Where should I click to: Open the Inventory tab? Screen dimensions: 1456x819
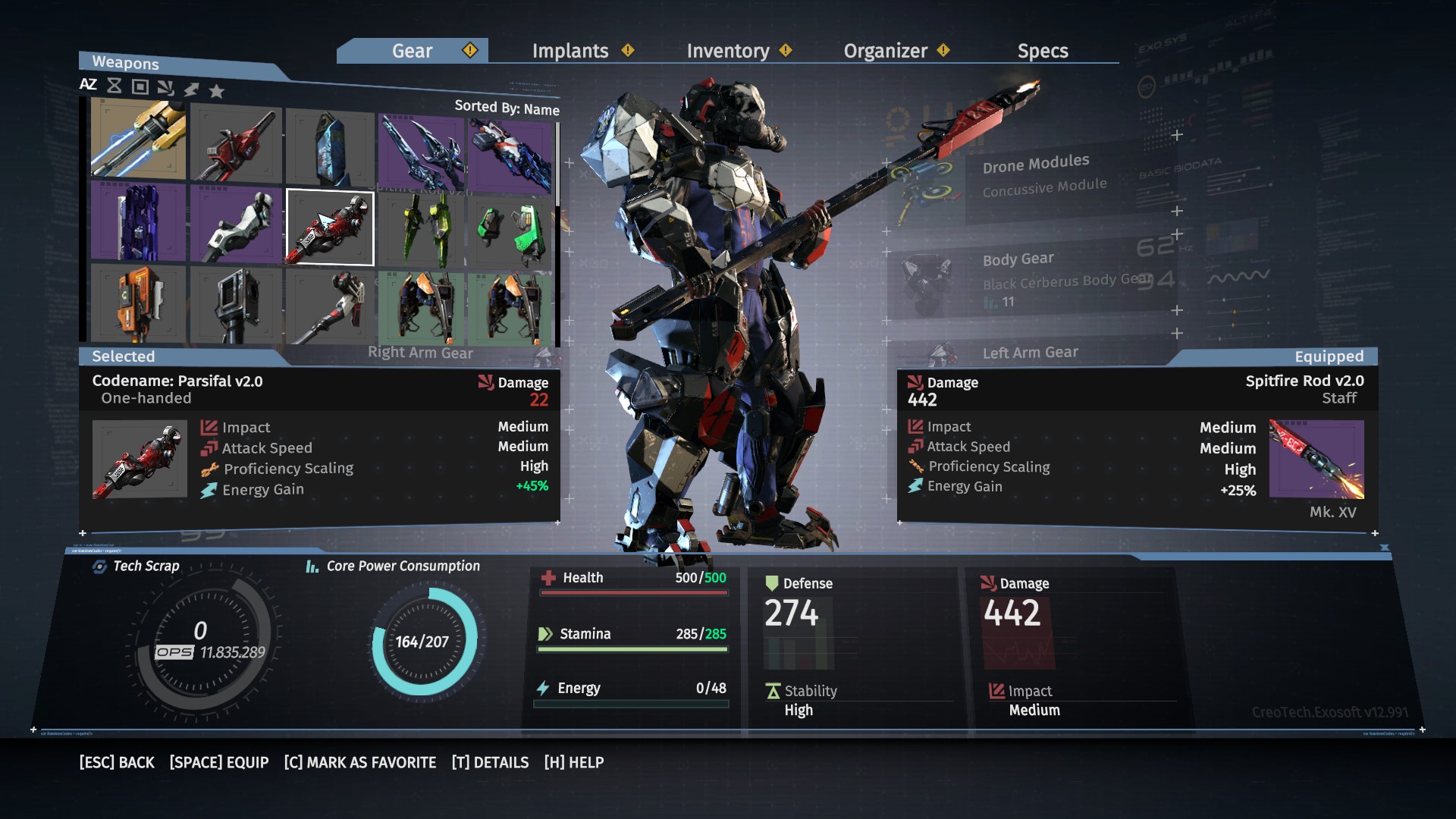728,51
